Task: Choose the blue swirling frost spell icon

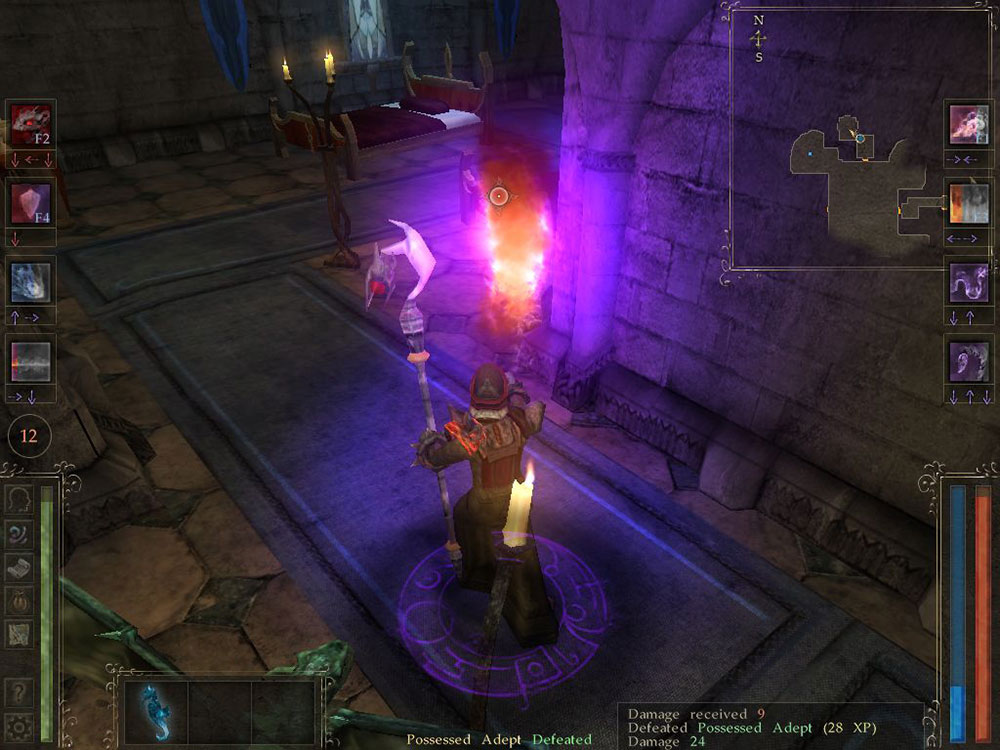Action: (x=30, y=282)
